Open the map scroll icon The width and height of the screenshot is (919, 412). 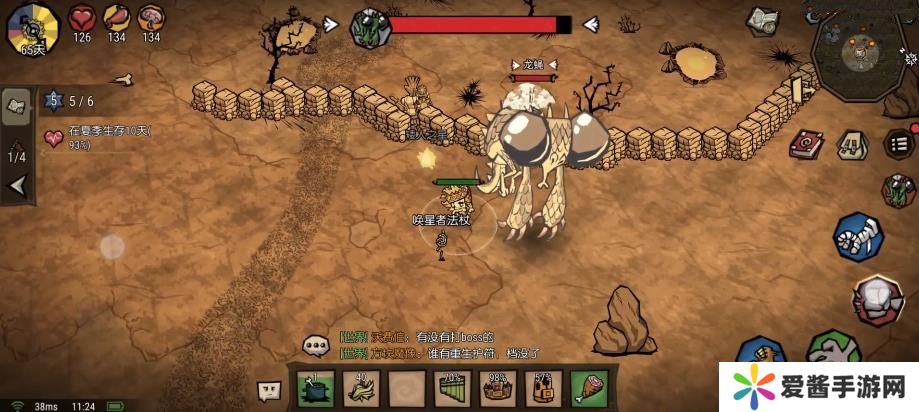click(765, 21)
